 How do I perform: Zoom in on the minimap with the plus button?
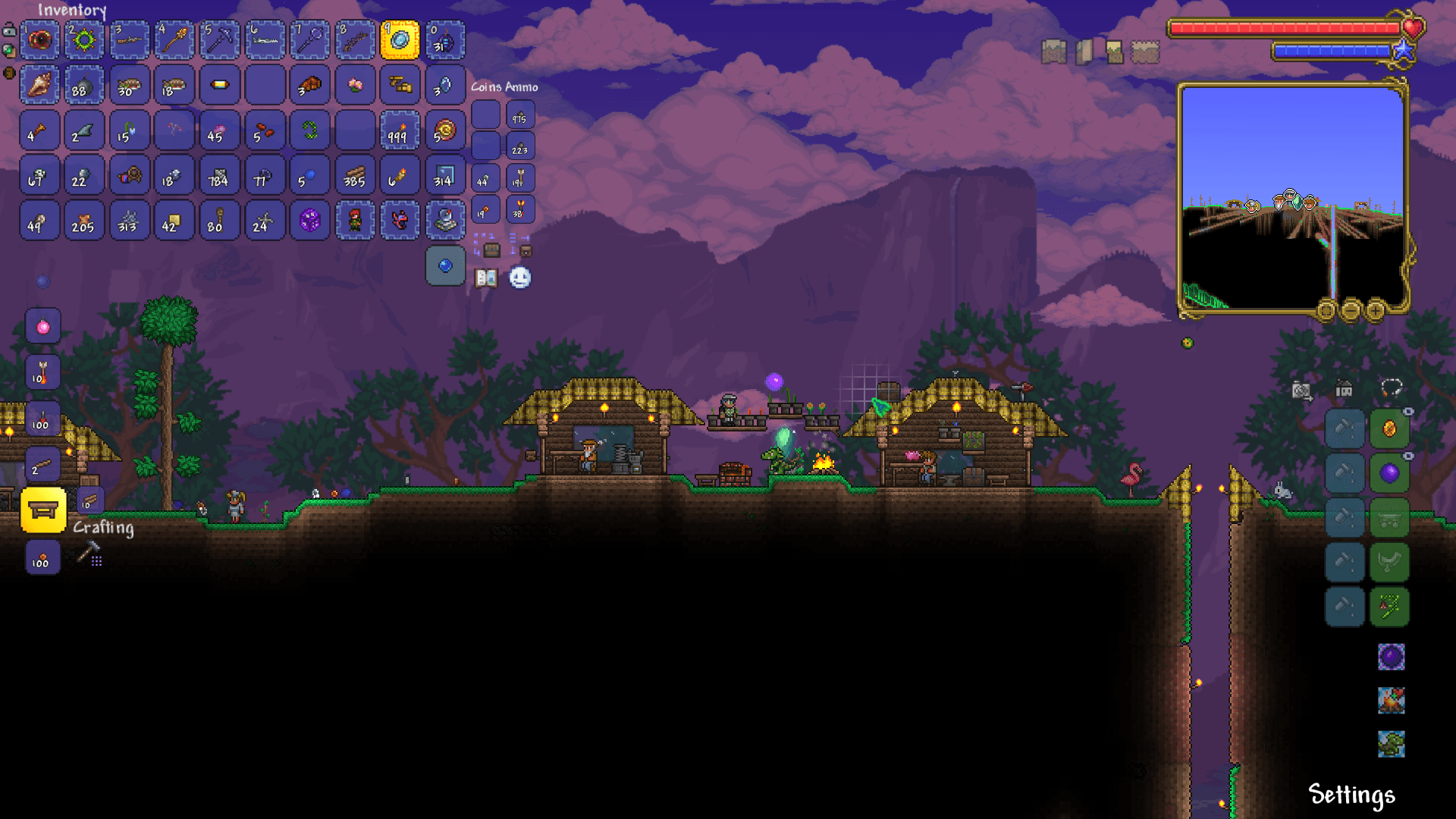(x=1375, y=311)
